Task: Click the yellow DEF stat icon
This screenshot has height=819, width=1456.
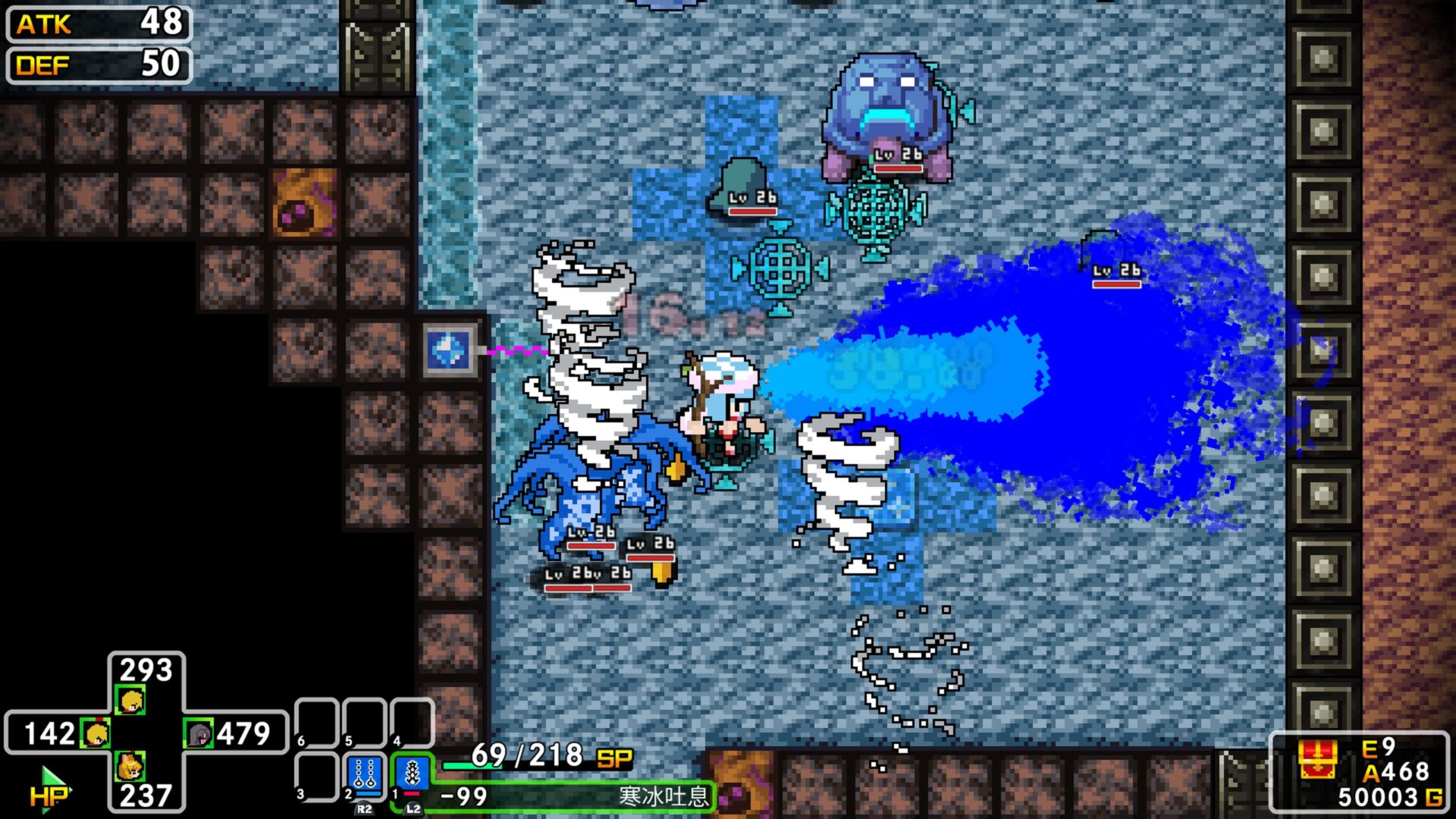Action: coord(45,67)
